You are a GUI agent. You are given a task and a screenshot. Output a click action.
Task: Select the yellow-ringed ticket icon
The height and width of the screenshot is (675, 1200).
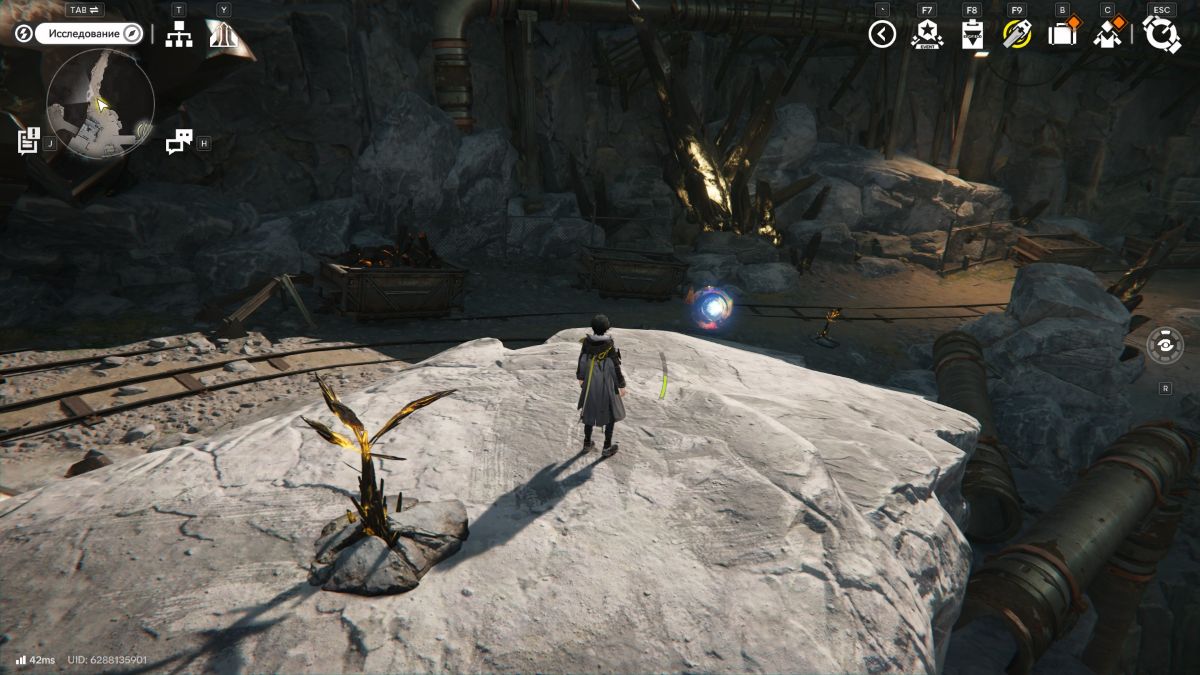point(1017,34)
